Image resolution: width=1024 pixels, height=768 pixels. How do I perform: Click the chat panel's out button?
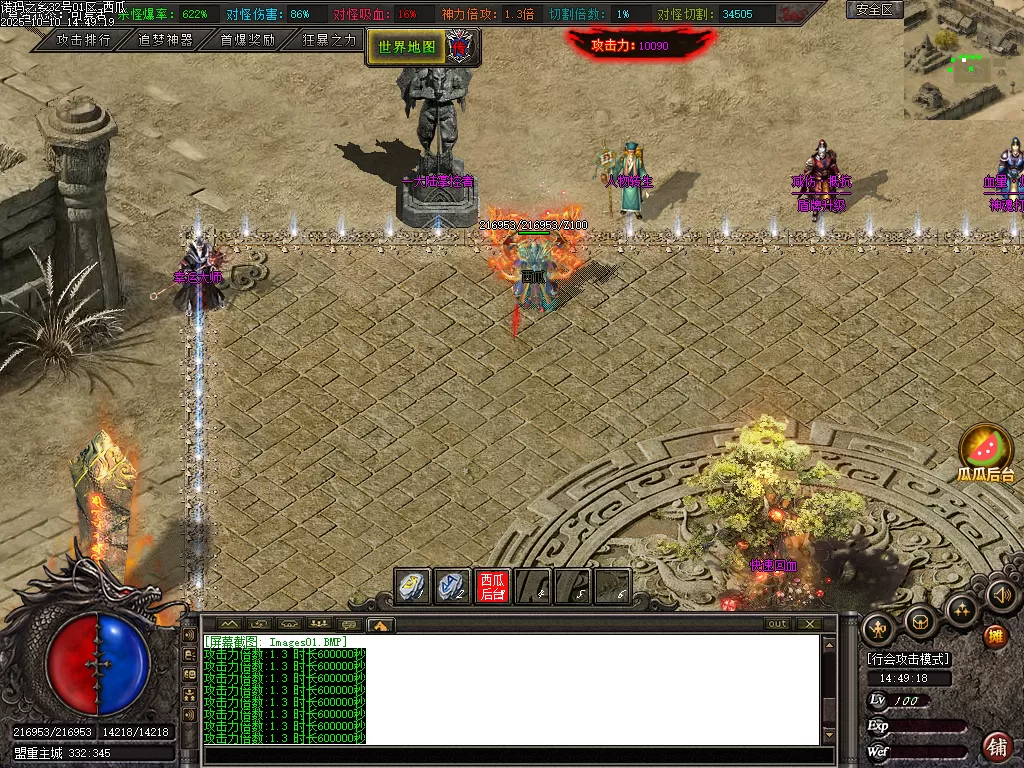pos(777,624)
